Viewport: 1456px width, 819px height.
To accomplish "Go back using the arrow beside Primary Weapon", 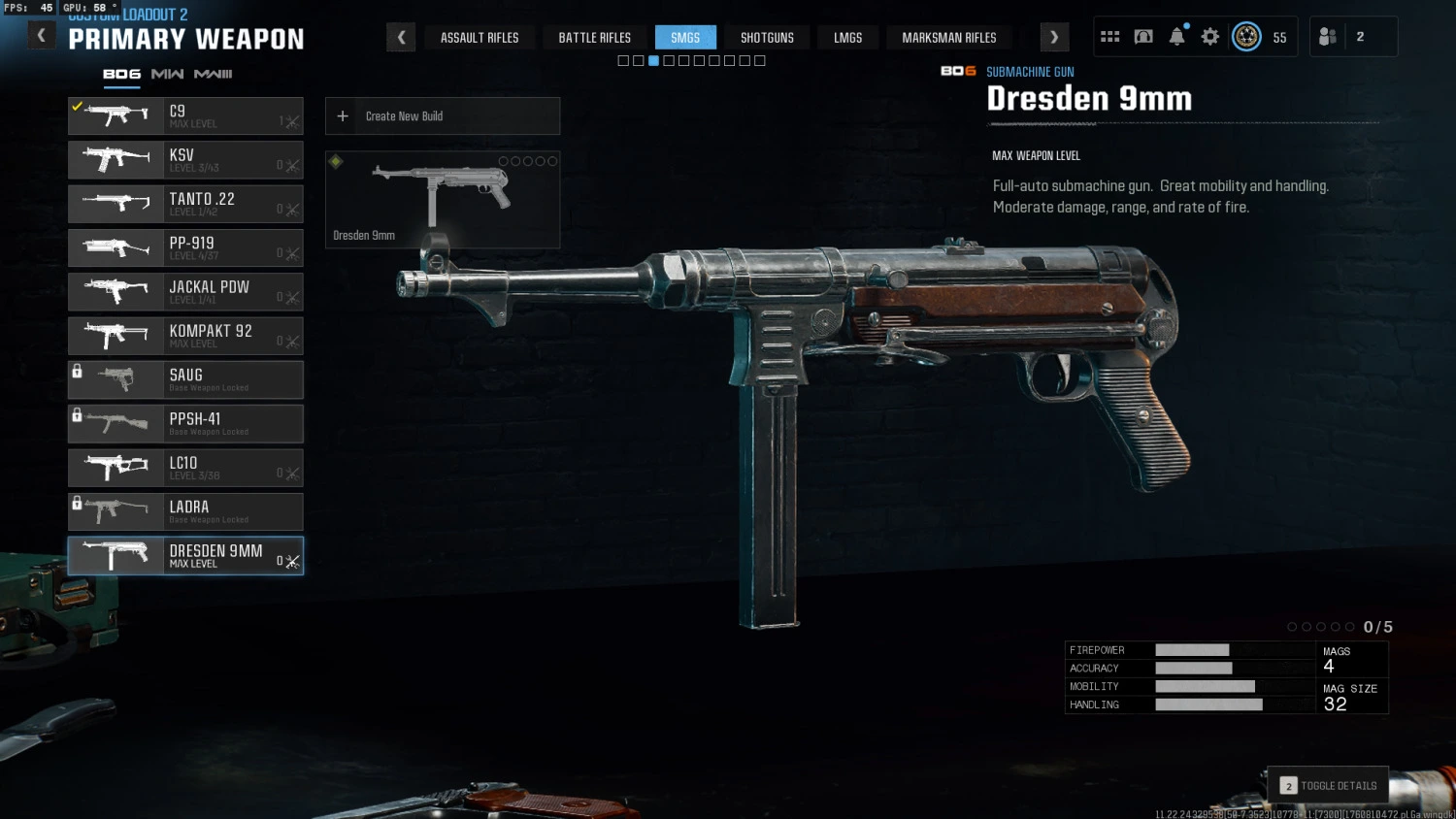I will click(x=41, y=37).
